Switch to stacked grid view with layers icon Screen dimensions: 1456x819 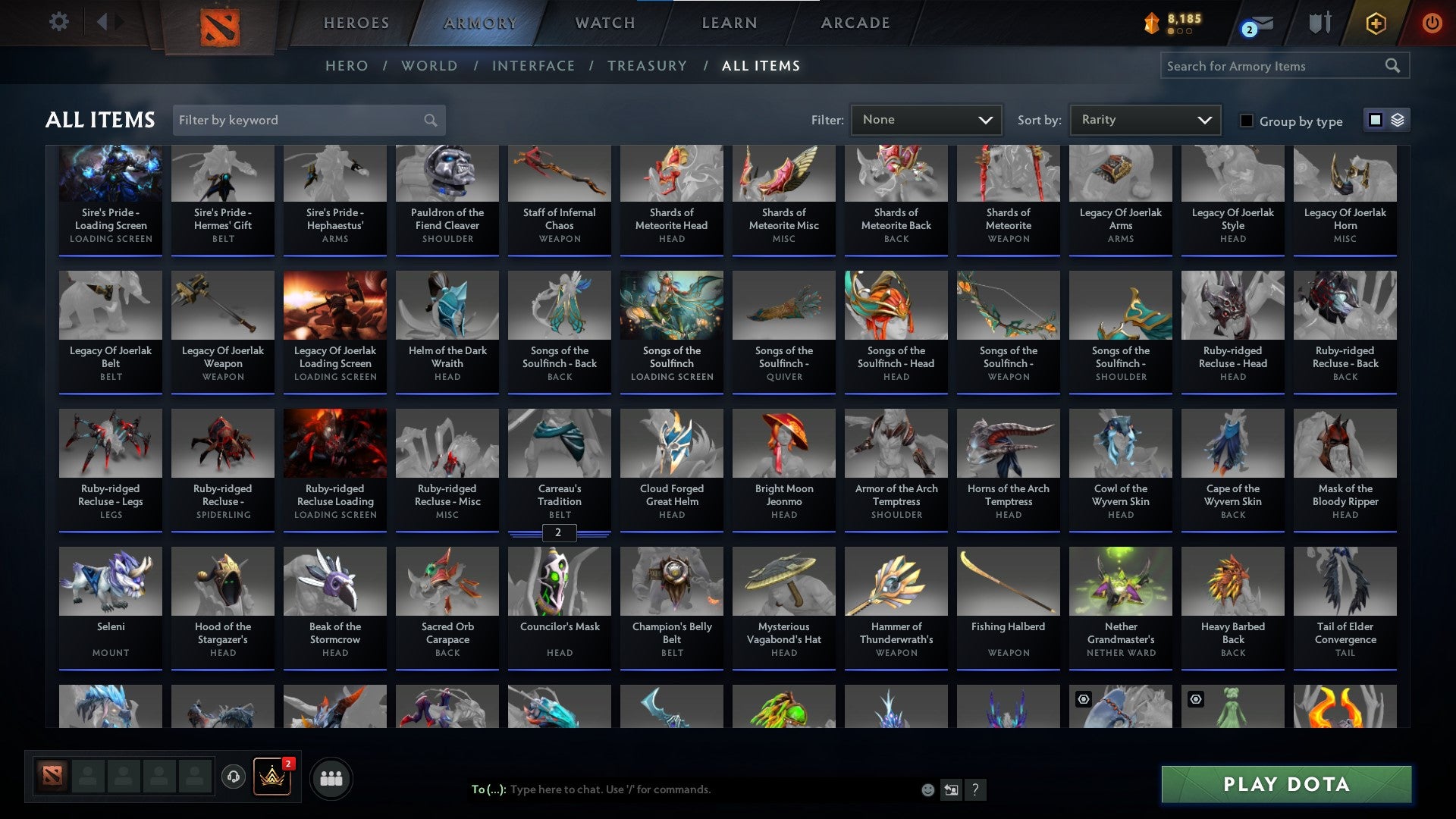click(1398, 120)
